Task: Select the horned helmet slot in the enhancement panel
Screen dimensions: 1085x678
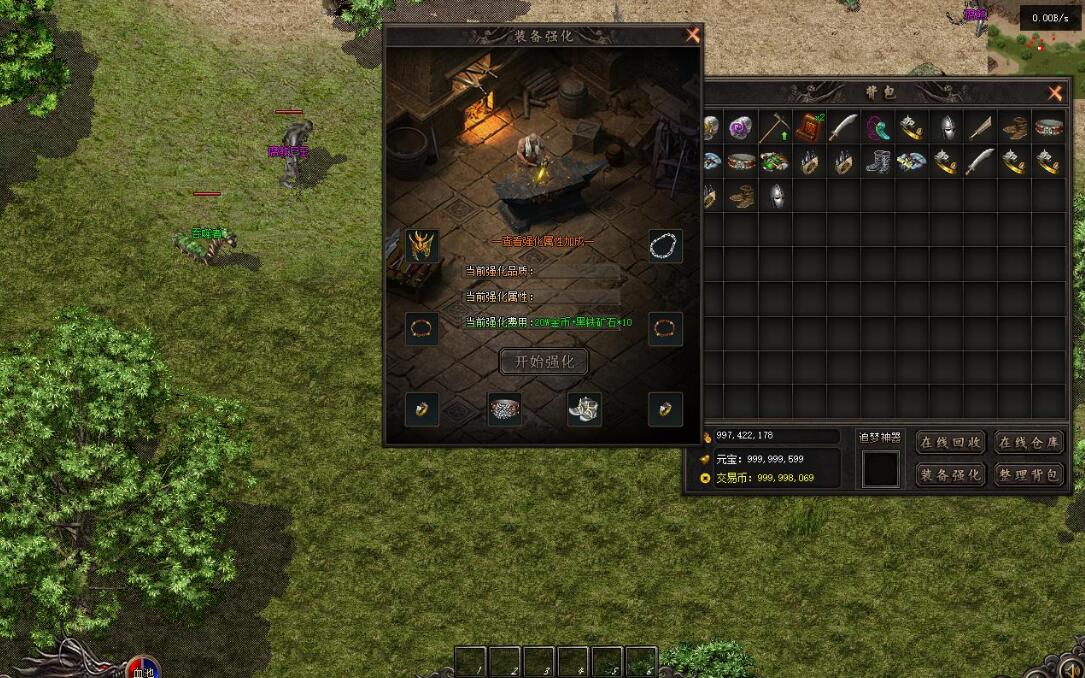Action: 422,245
